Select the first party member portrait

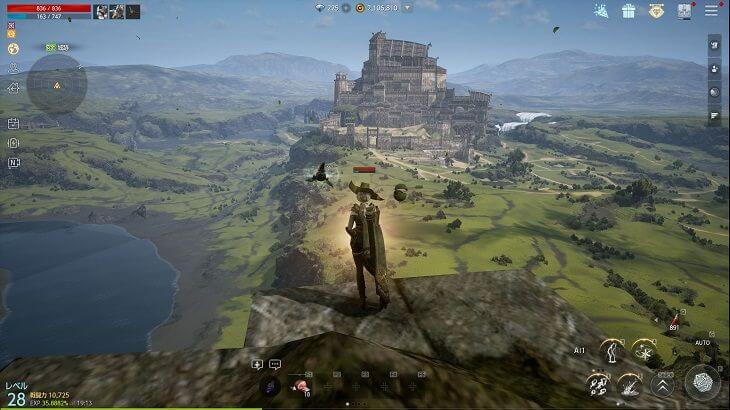click(x=101, y=11)
